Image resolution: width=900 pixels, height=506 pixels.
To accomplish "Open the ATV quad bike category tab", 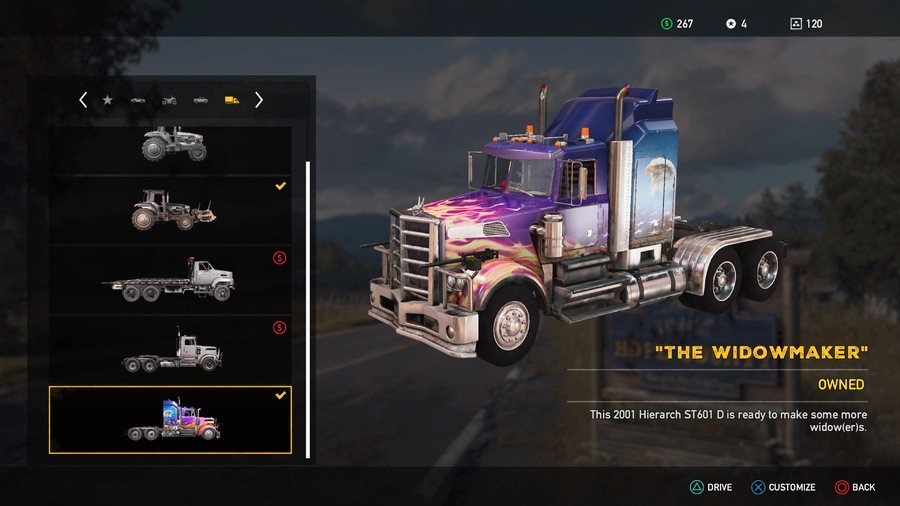I will point(169,100).
